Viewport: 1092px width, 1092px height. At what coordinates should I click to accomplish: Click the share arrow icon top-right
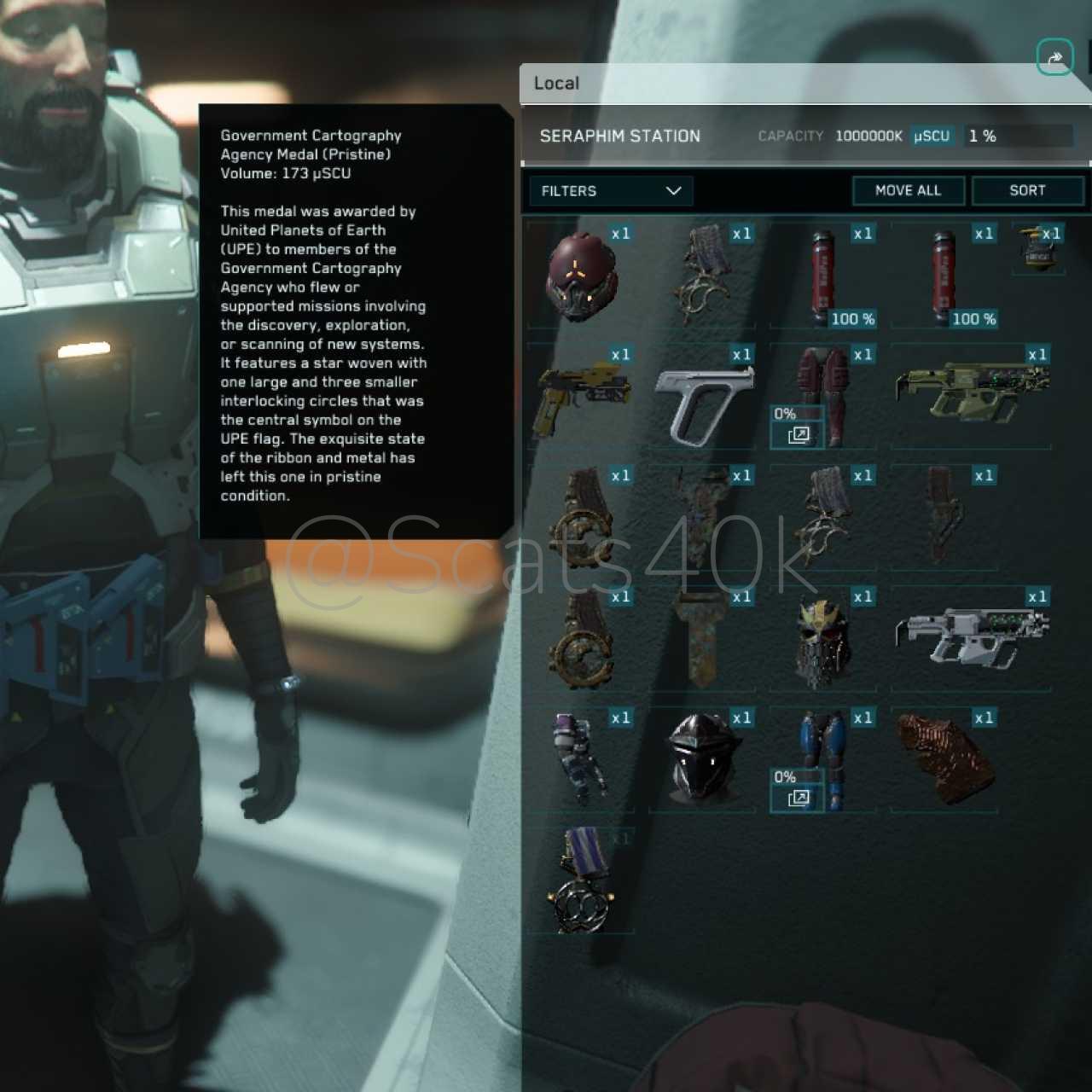(x=1054, y=58)
